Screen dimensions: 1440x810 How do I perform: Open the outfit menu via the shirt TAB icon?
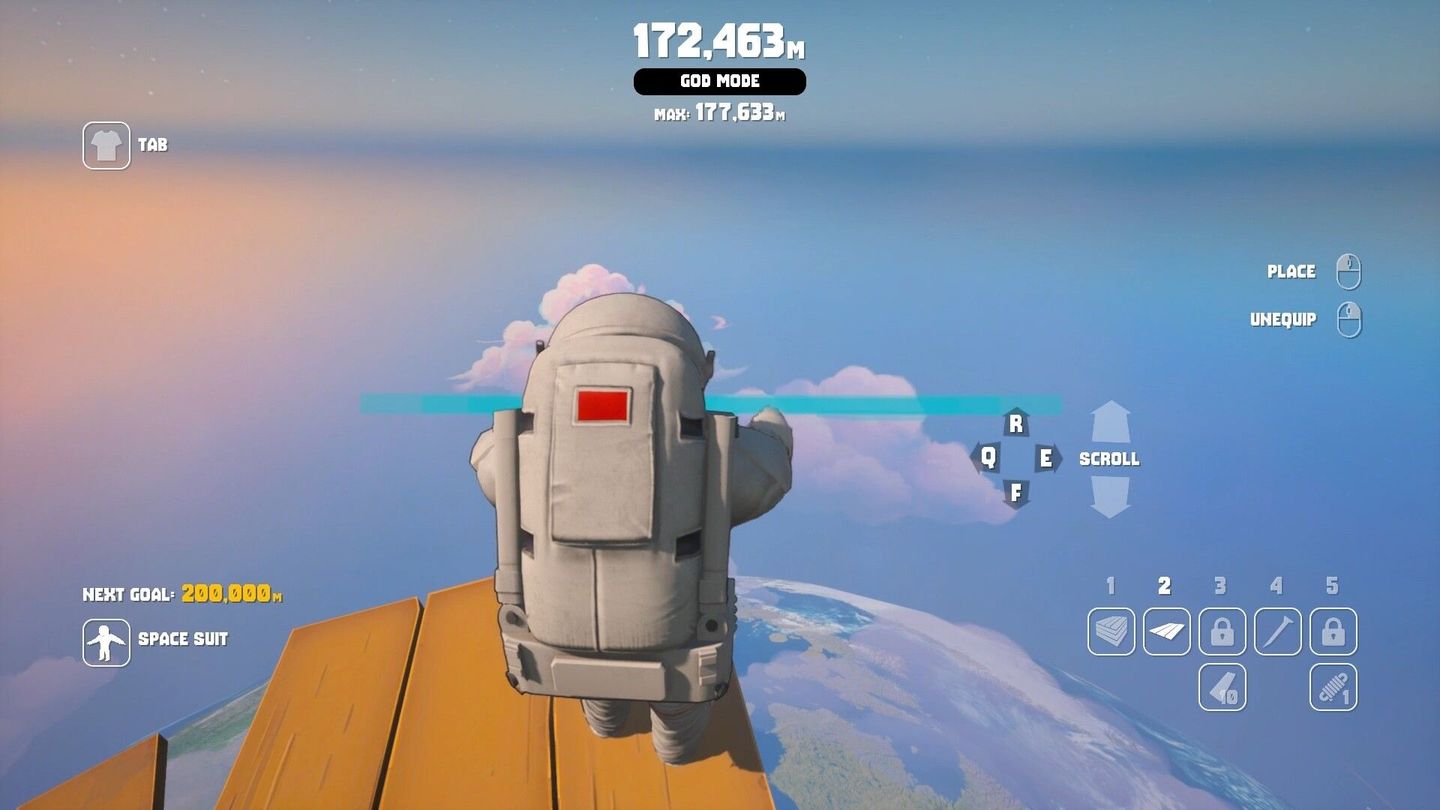coord(106,145)
